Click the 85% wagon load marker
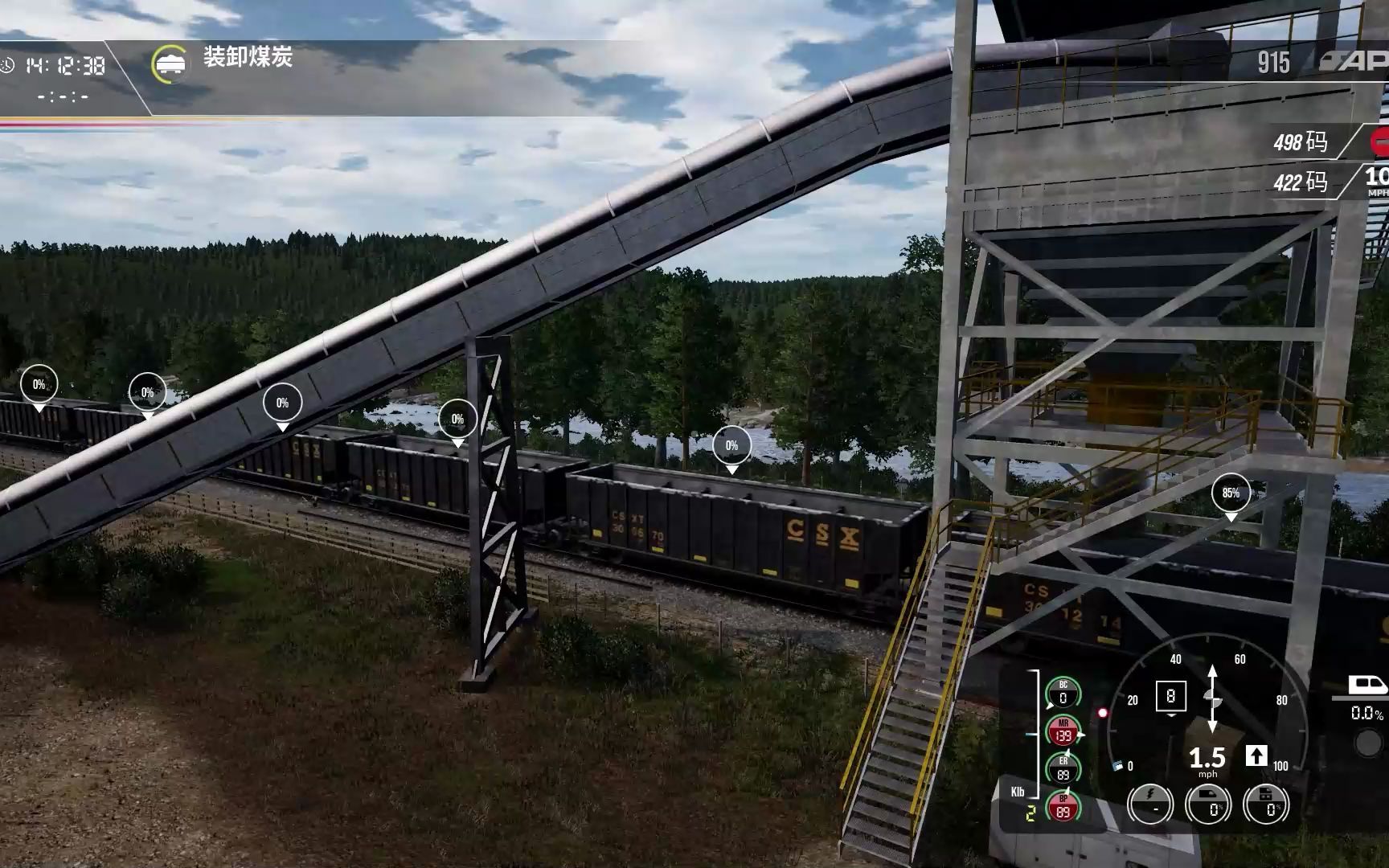 [1231, 493]
